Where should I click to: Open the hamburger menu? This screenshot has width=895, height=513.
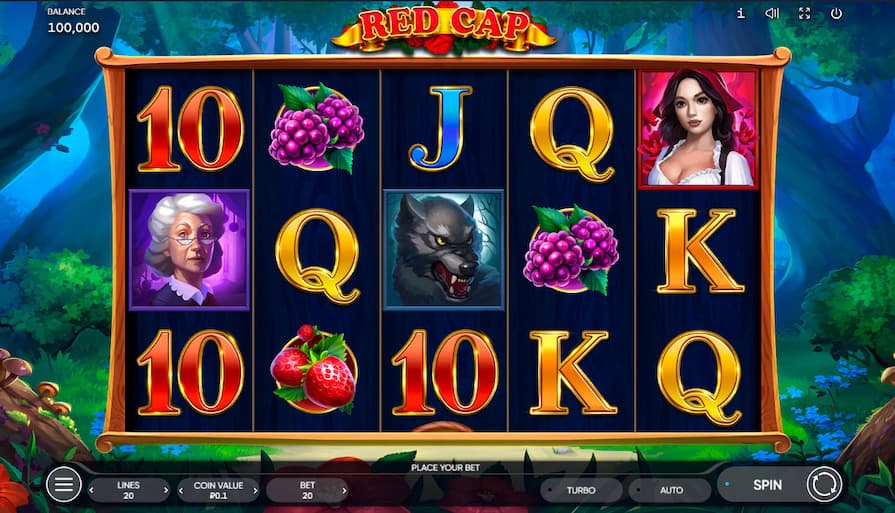[x=63, y=485]
